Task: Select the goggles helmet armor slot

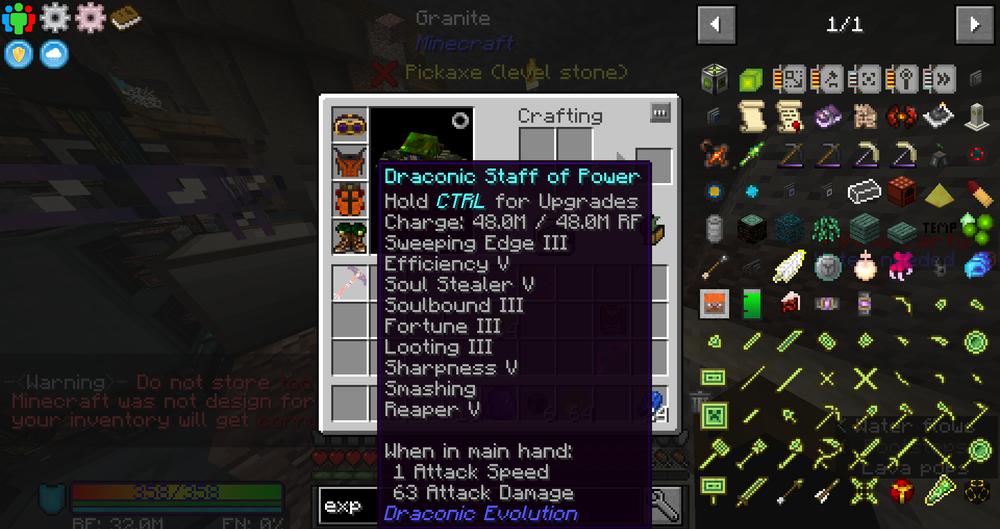Action: point(350,127)
